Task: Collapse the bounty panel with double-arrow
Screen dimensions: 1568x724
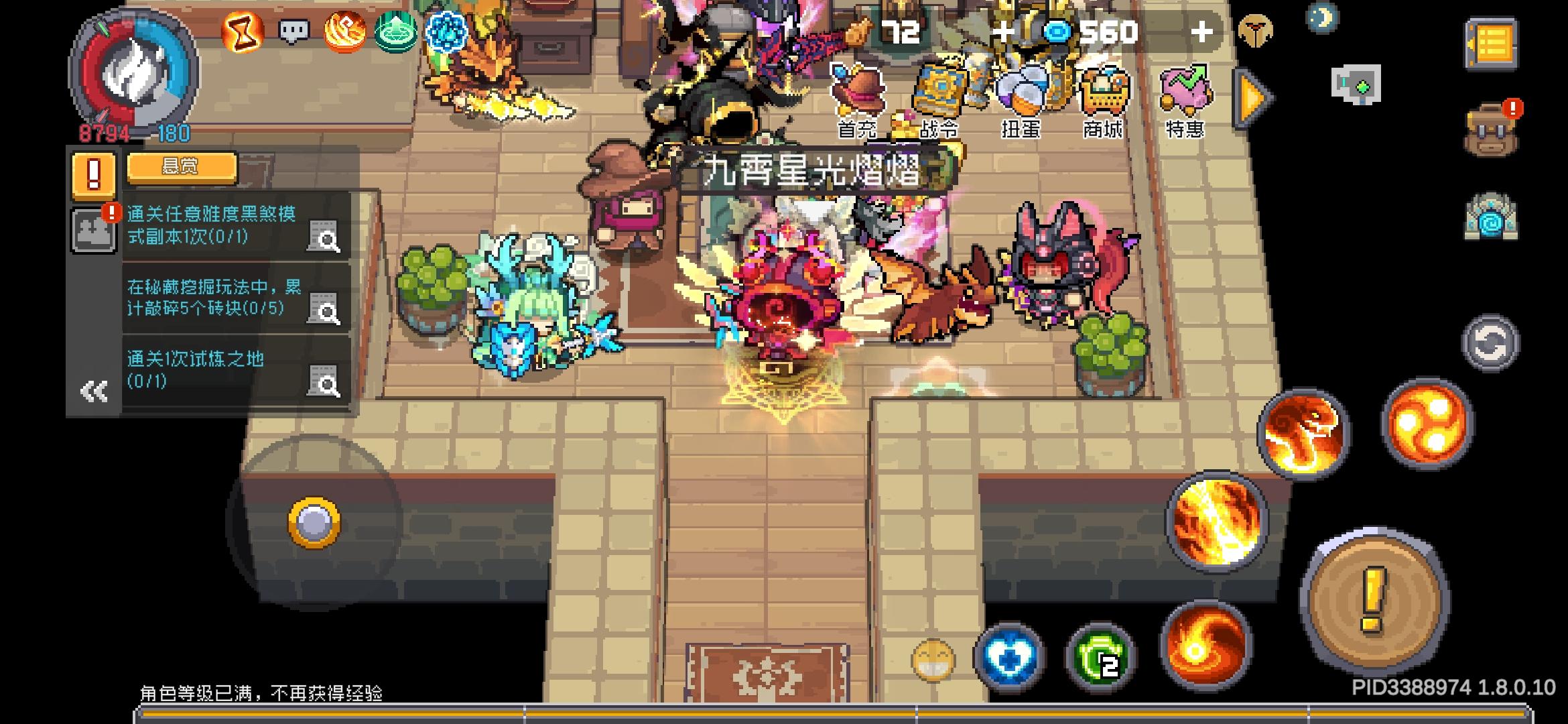Action: click(92, 390)
